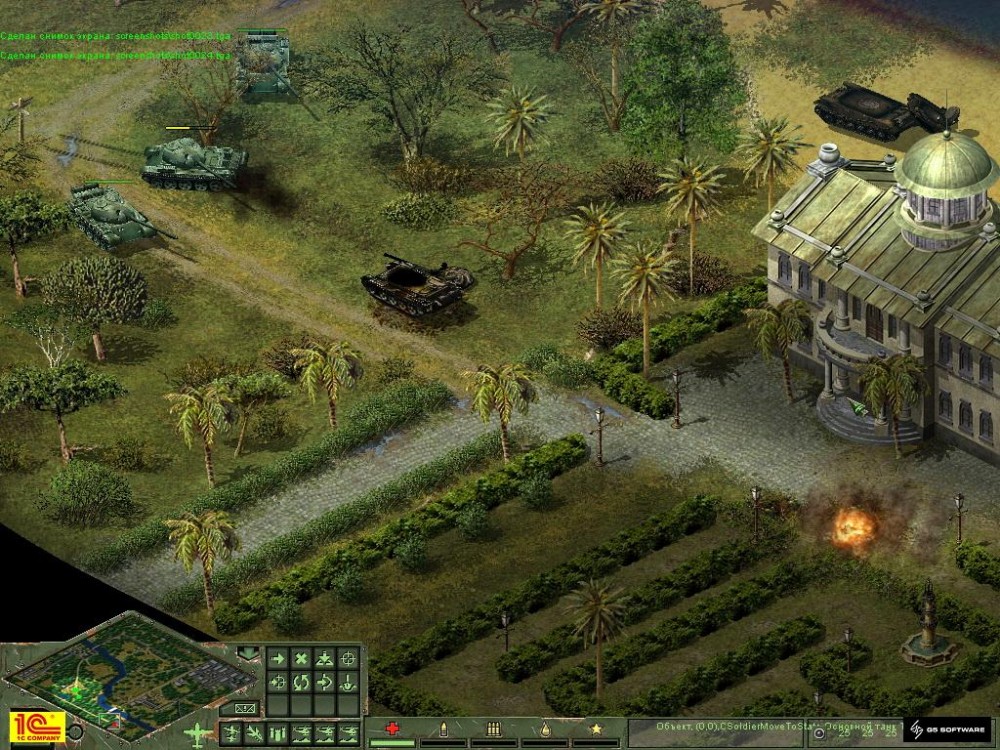The width and height of the screenshot is (1000, 750).
Task: Choose the crosshair attack command
Action: 348,659
